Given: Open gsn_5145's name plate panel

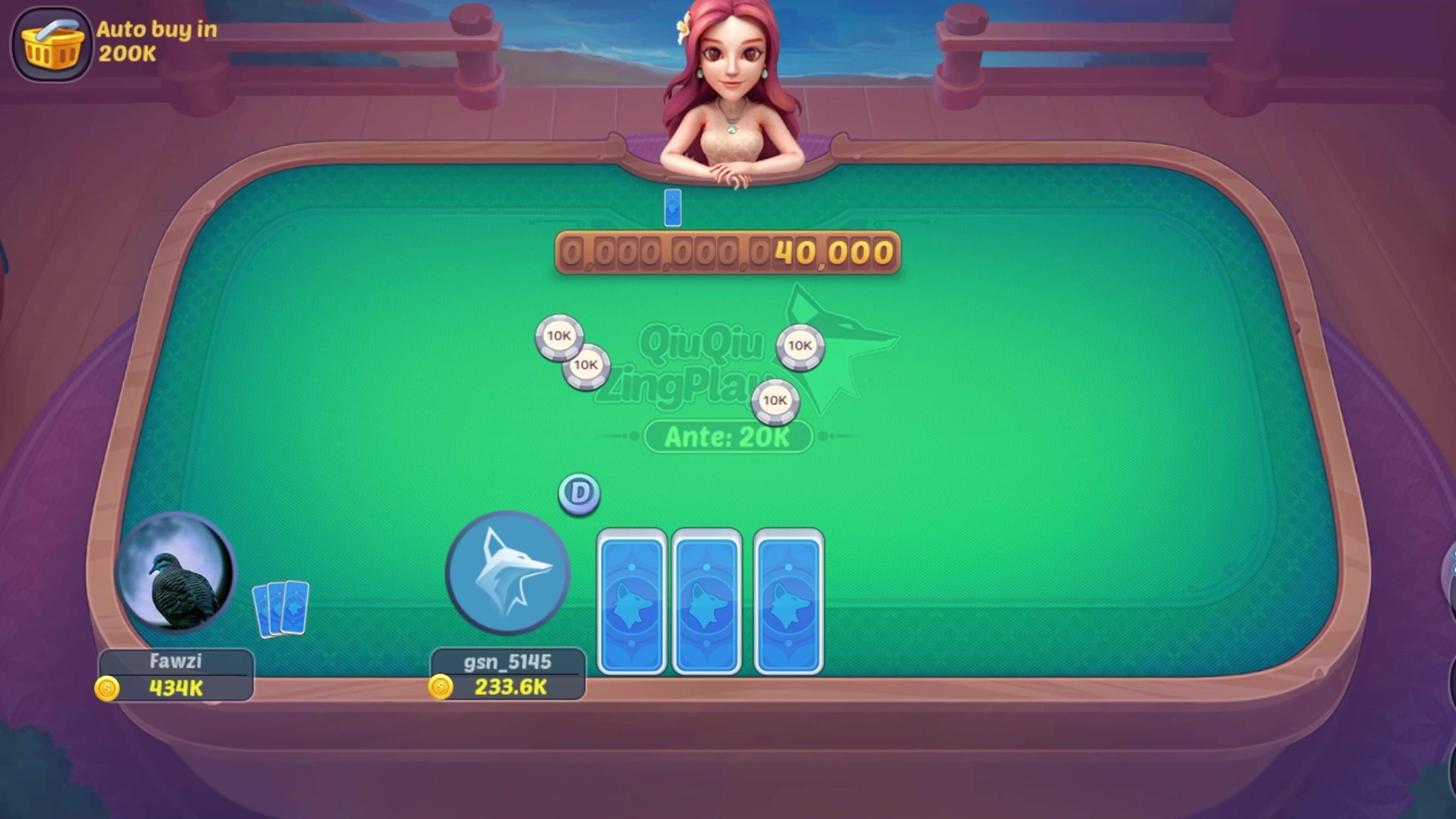Looking at the screenshot, I should point(507,662).
